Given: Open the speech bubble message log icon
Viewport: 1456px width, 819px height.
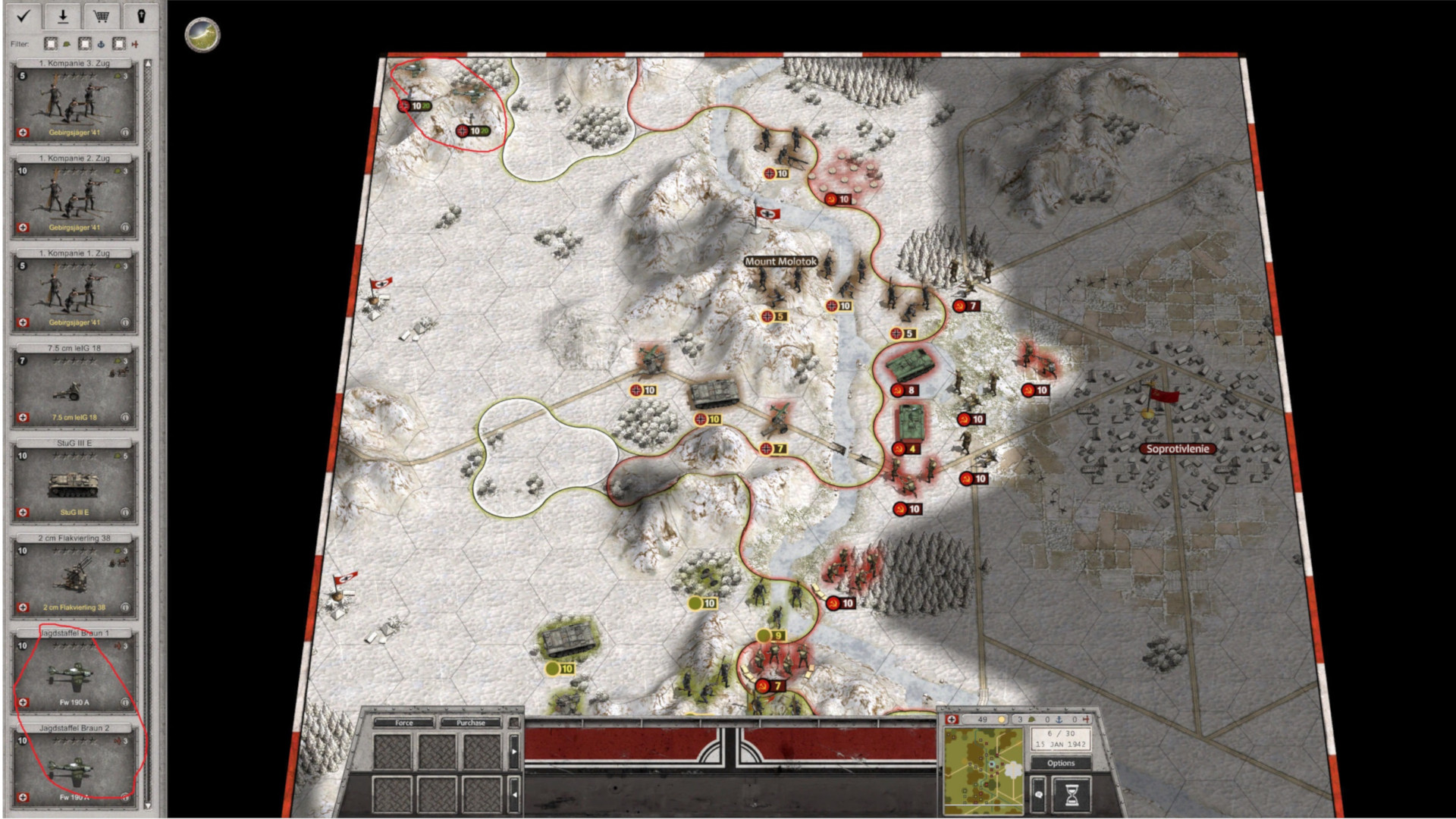Looking at the screenshot, I should point(1040,795).
